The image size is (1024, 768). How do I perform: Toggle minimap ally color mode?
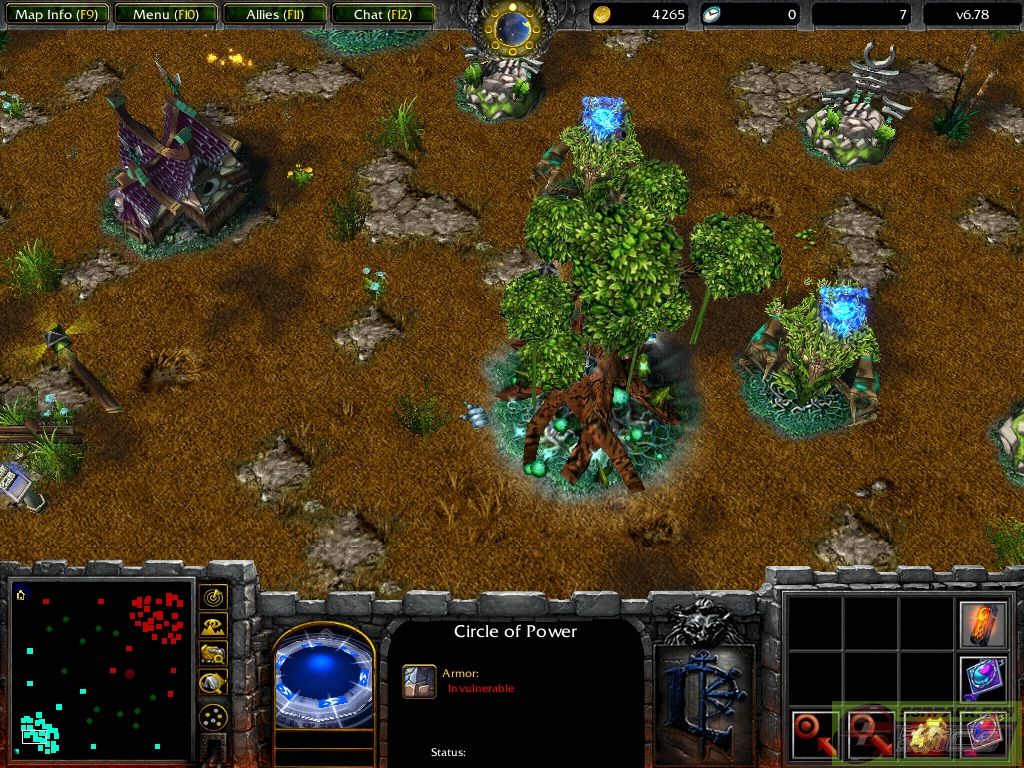click(213, 655)
